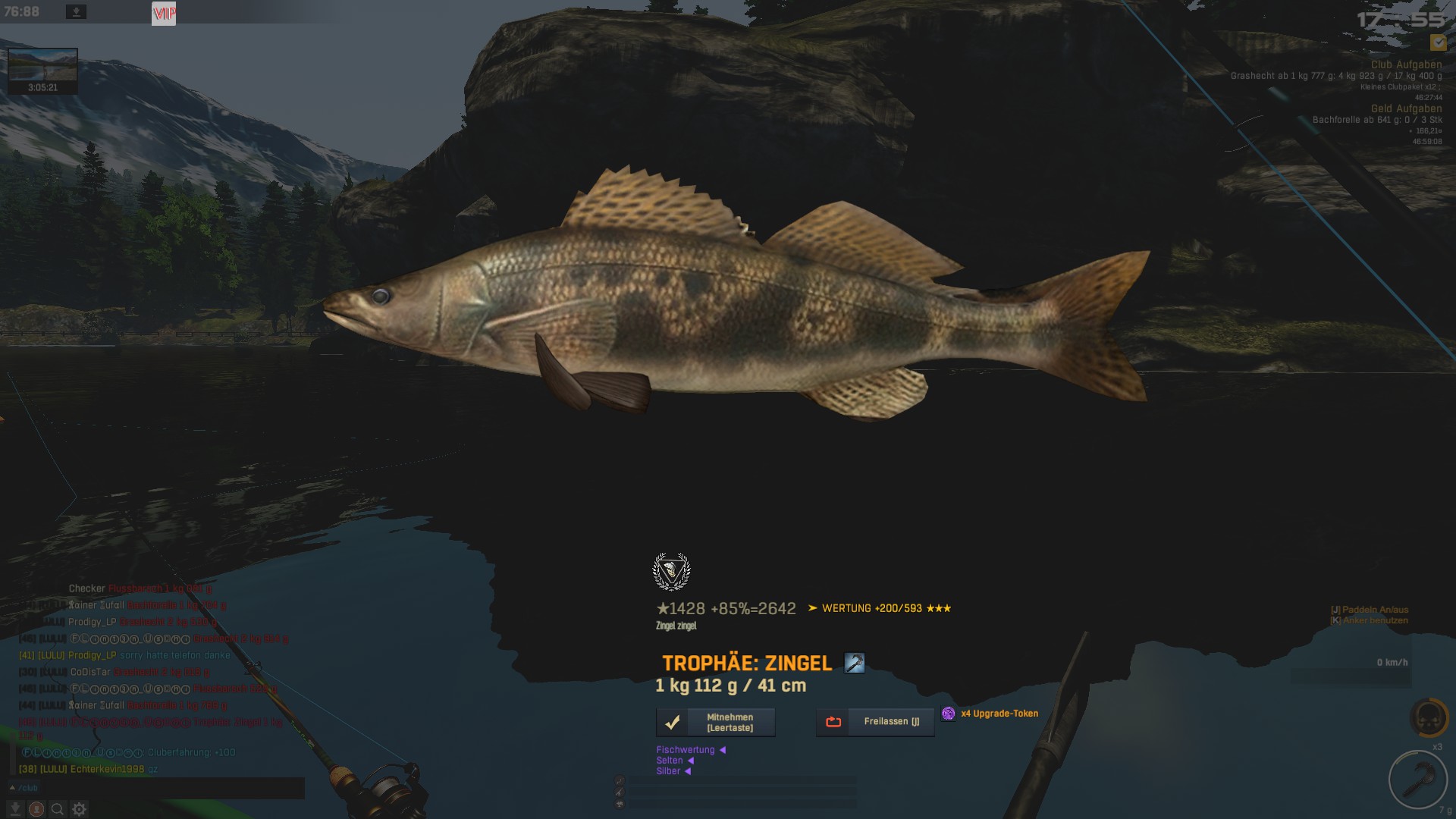Select the purple Upgrade-Token icon
Screen dimensions: 1456x819
(x=948, y=714)
